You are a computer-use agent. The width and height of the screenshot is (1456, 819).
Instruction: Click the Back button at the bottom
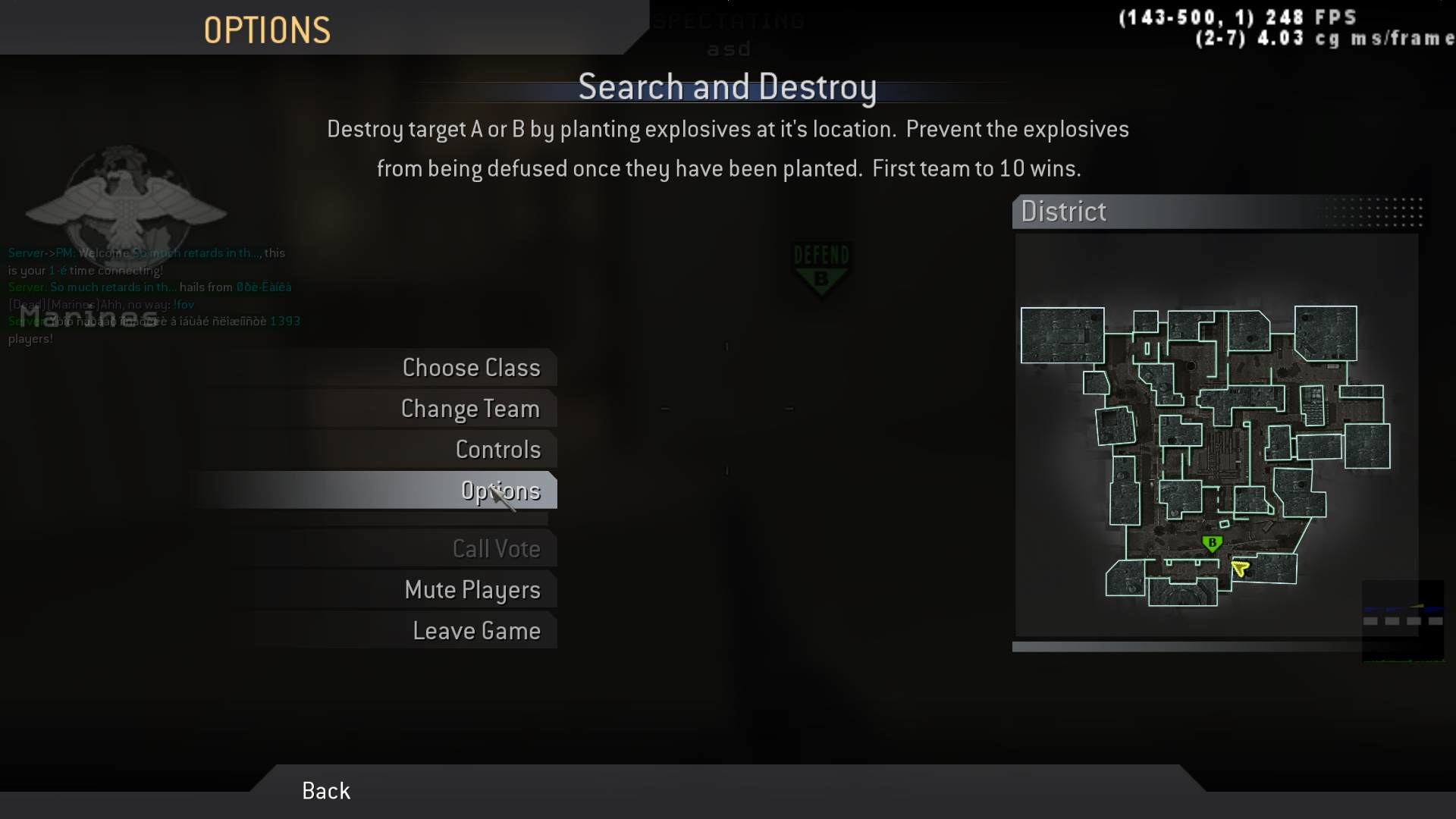coord(325,791)
